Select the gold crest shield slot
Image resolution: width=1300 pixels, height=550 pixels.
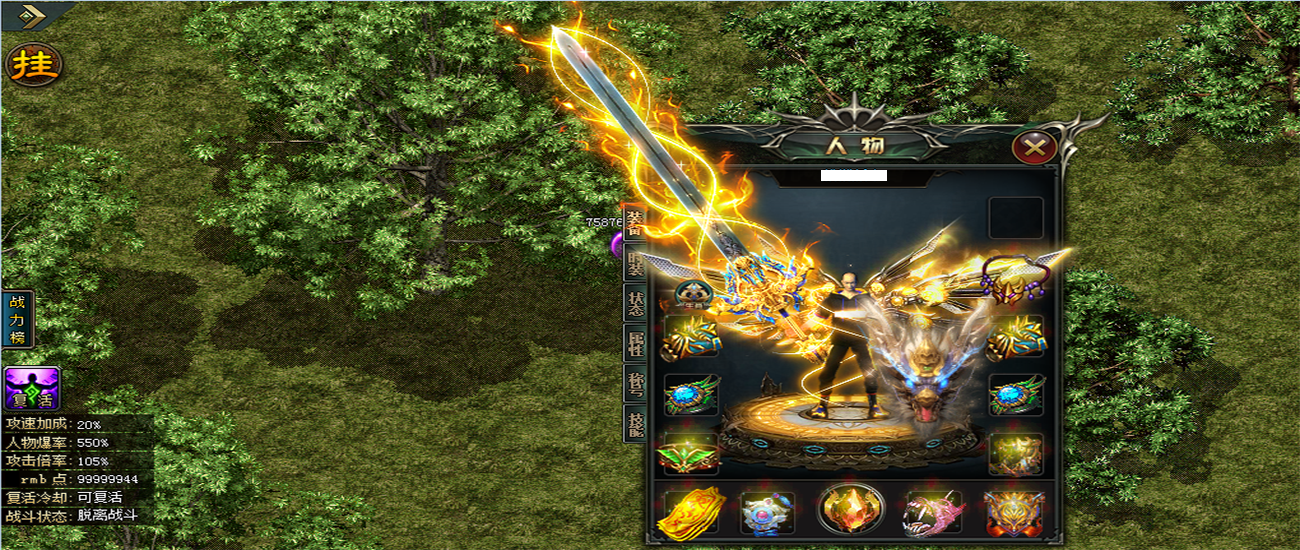[1014, 512]
